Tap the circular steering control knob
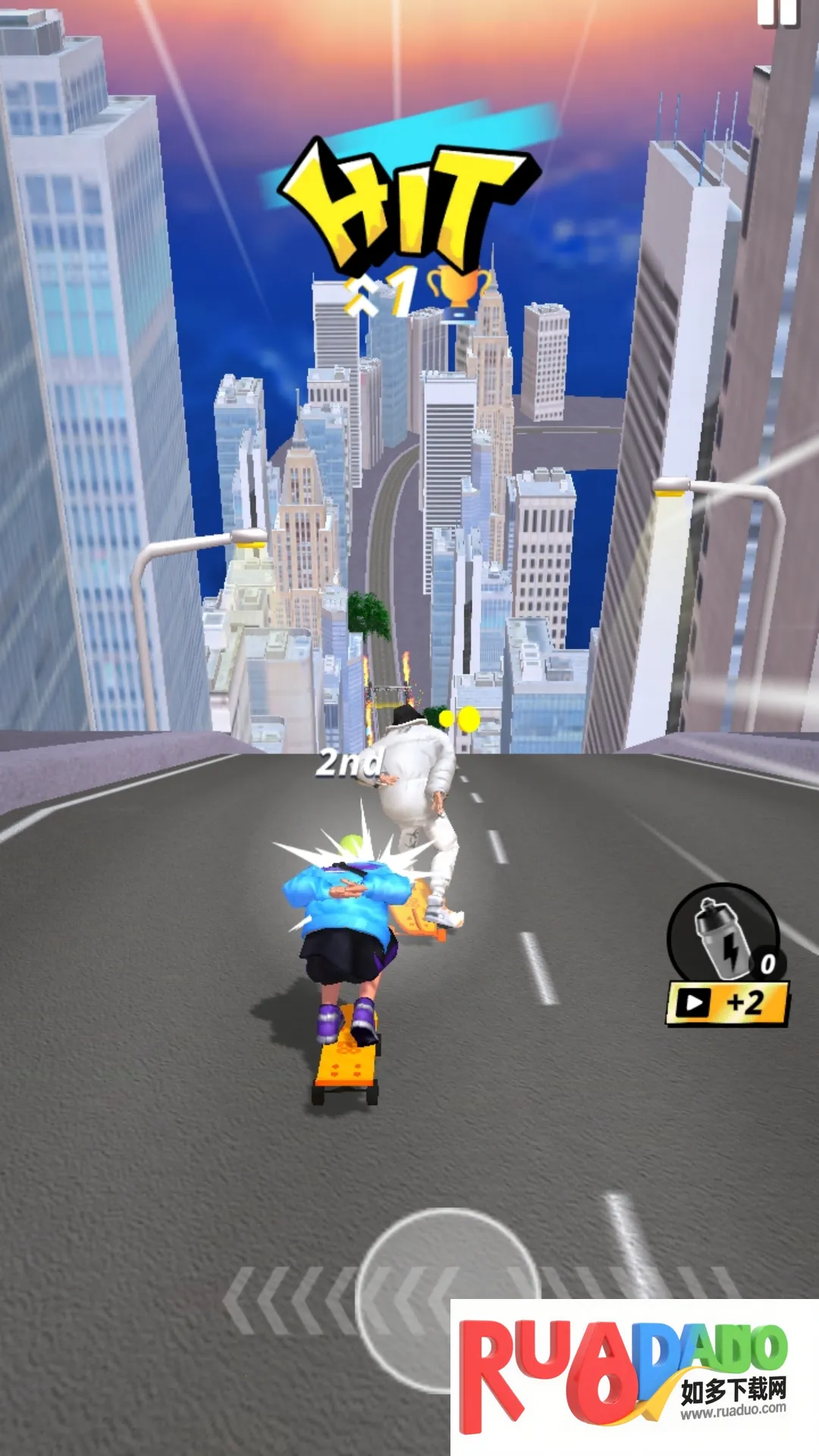Image resolution: width=819 pixels, height=1456 pixels. pos(447,1298)
